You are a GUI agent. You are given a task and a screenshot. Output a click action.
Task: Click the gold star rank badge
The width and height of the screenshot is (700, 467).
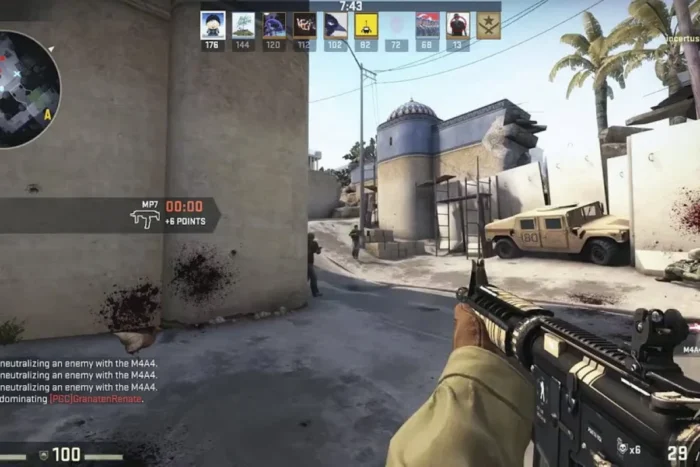pyautogui.click(x=488, y=25)
